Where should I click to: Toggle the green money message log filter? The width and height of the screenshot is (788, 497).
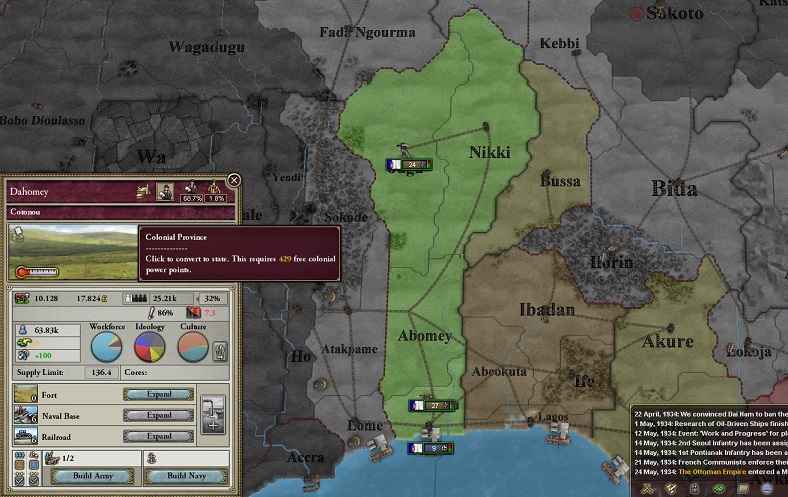point(718,489)
